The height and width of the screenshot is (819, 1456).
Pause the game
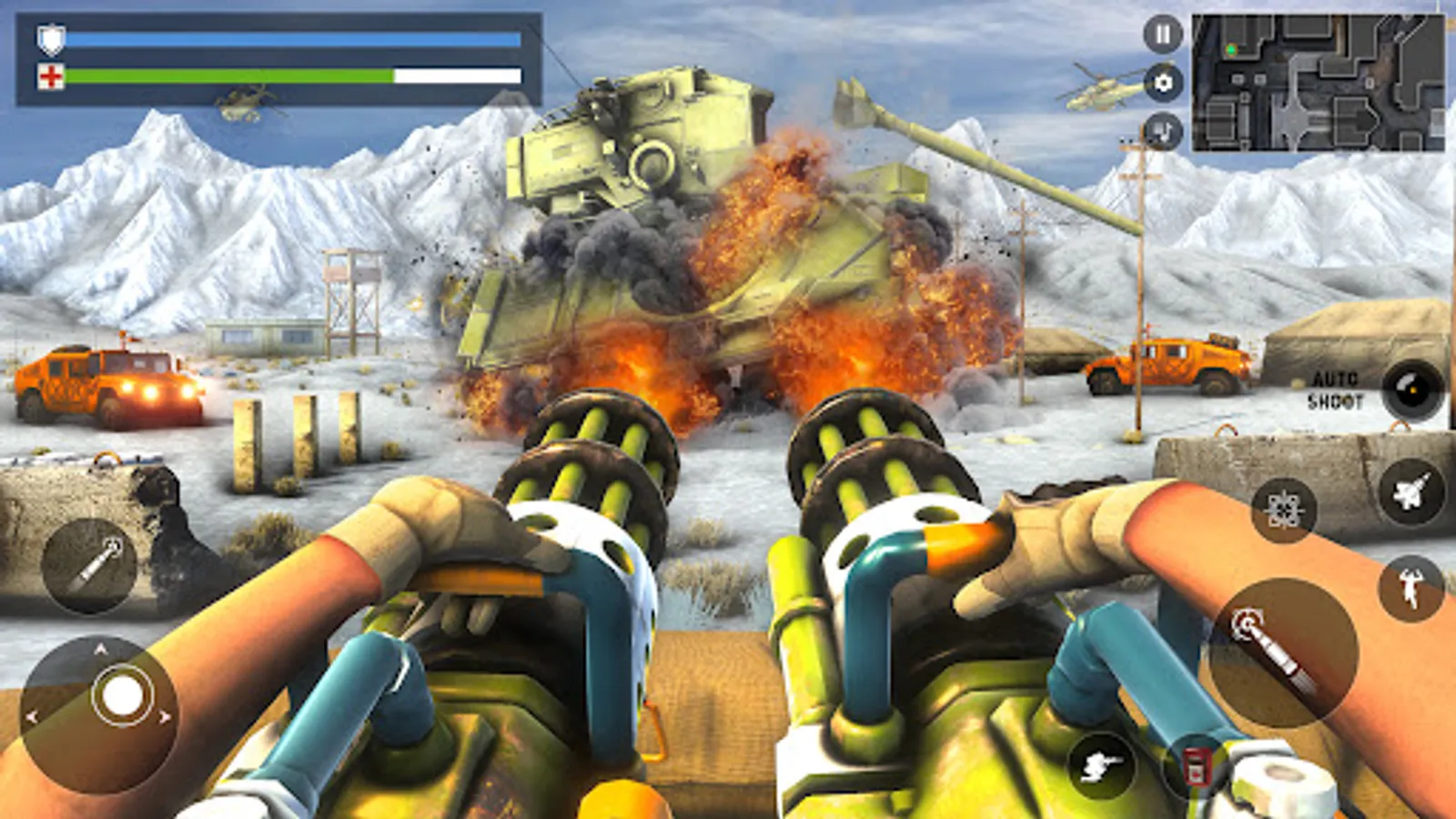click(x=1162, y=35)
